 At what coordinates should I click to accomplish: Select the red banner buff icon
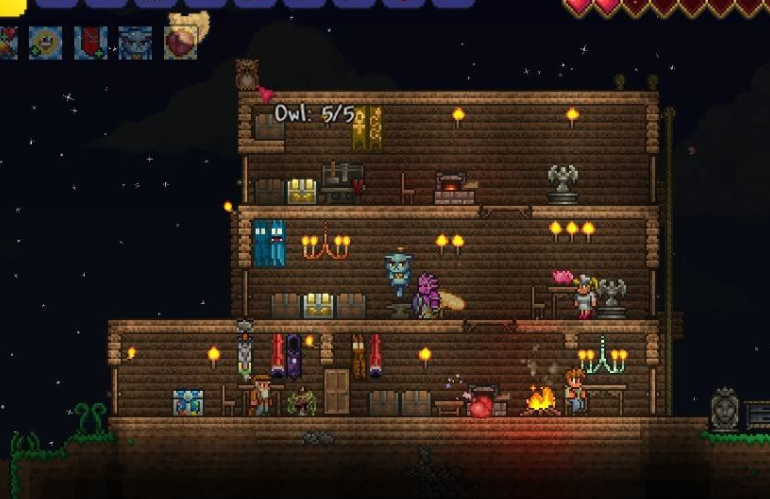point(91,42)
